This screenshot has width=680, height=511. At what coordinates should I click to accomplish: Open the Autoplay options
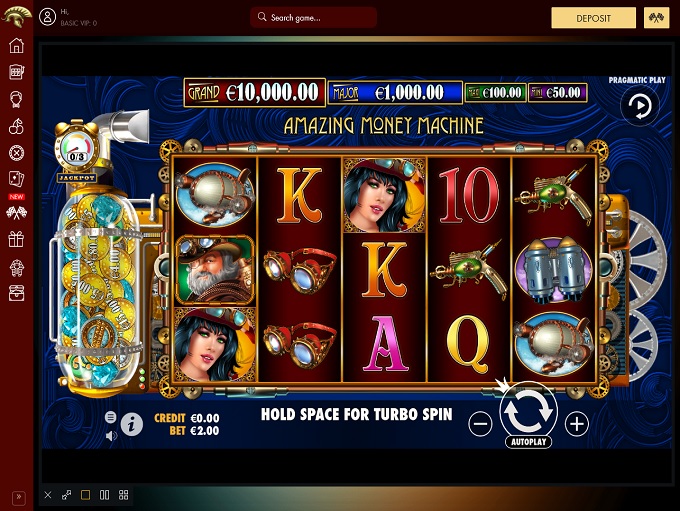528,440
